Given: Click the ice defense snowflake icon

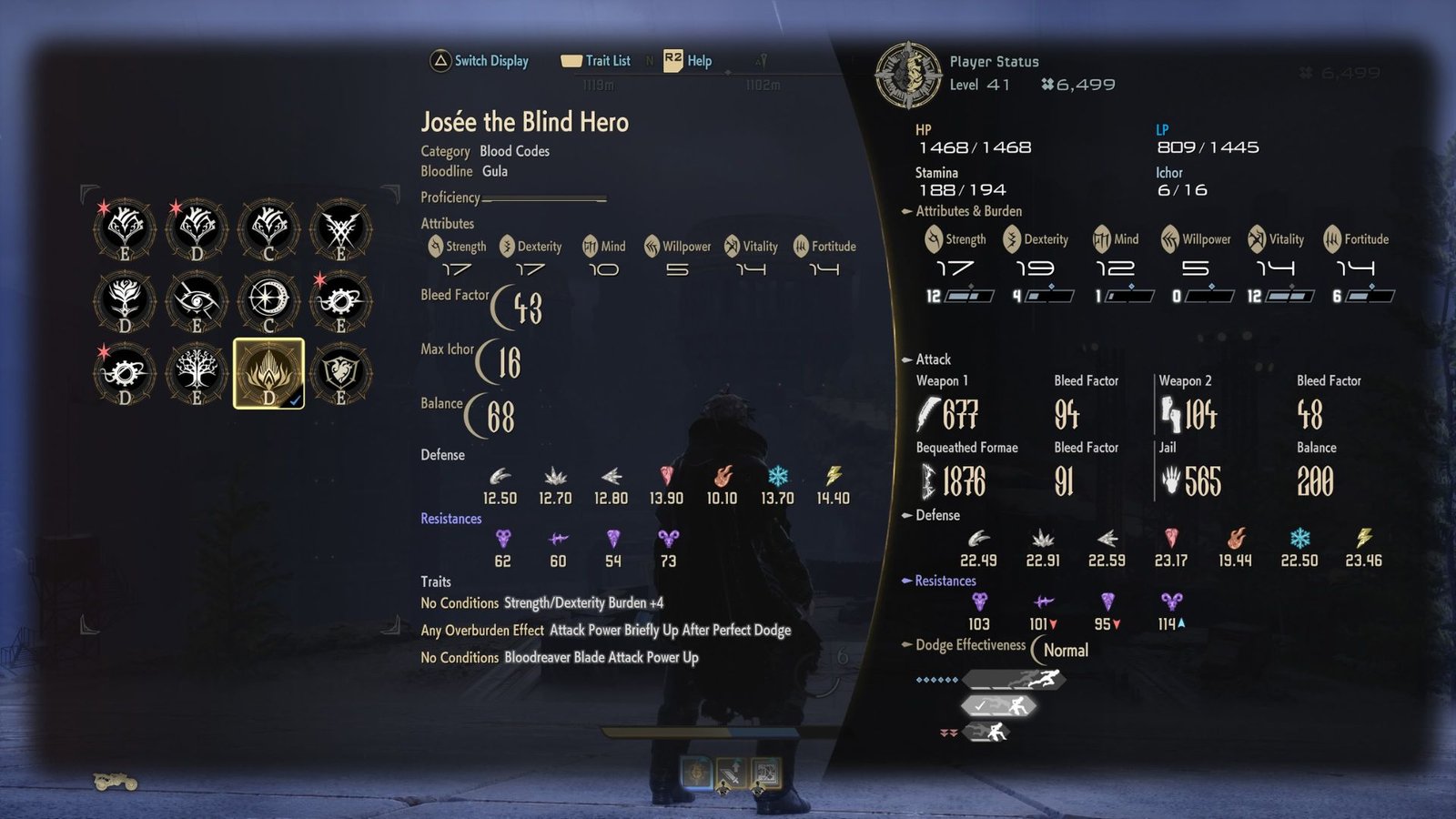Looking at the screenshot, I should click(779, 474).
